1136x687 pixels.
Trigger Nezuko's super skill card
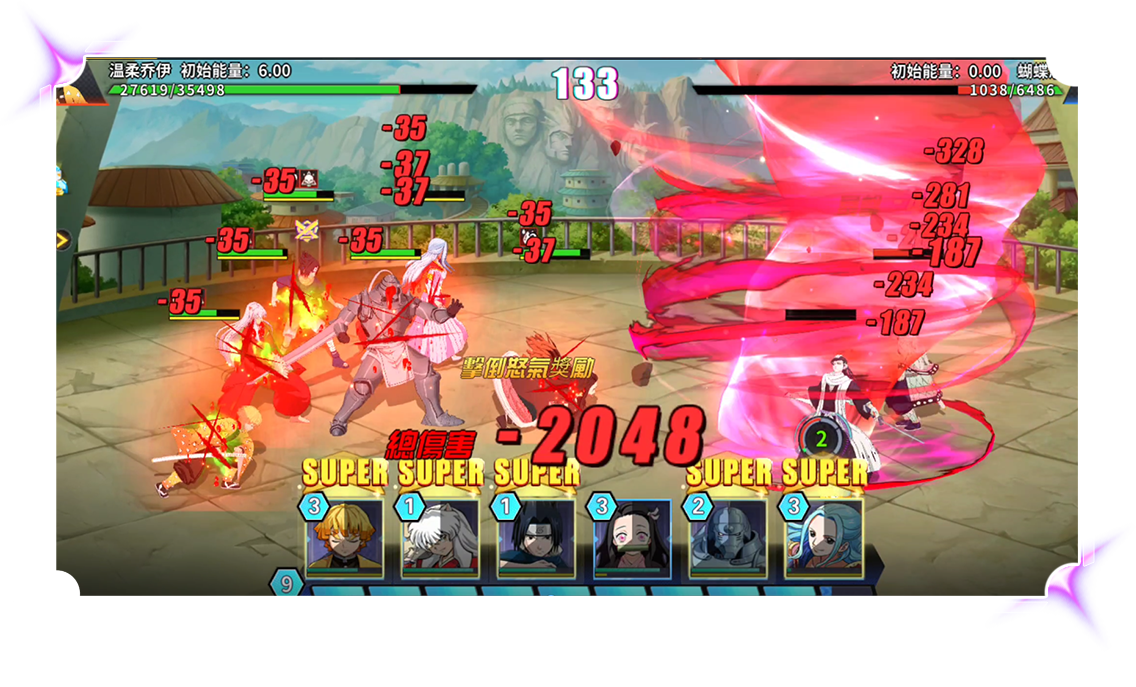[632, 538]
